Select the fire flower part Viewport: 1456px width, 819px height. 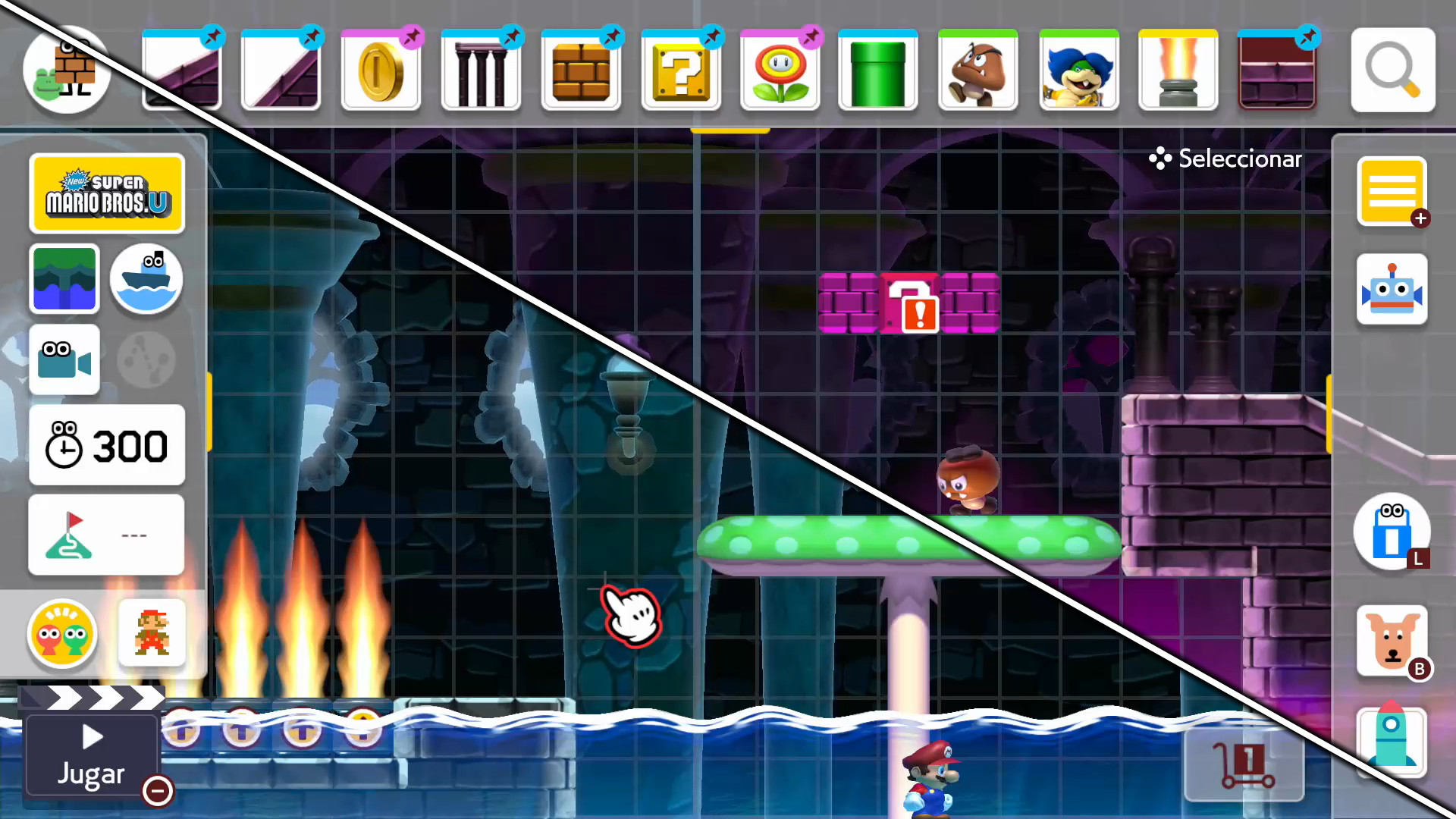(780, 69)
